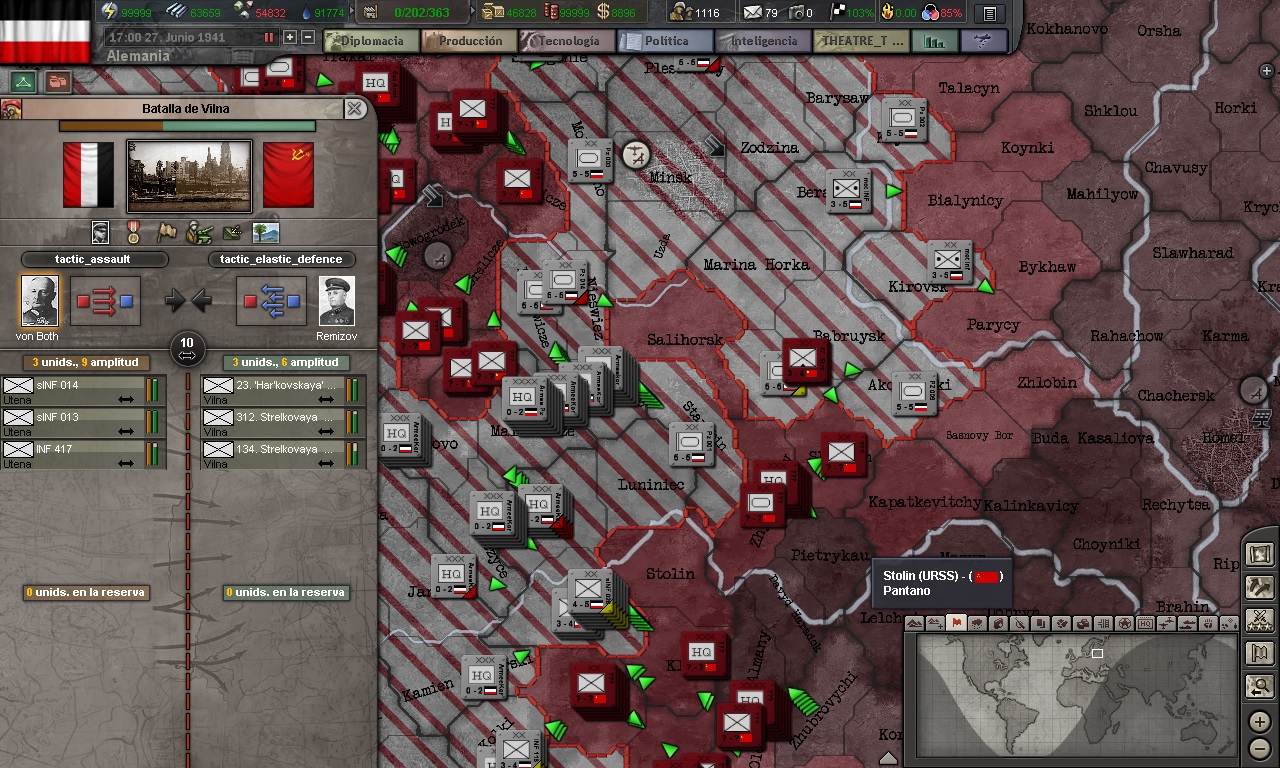Open the crossed swords battles panel on the right
The height and width of the screenshot is (768, 1280).
coord(1260,620)
